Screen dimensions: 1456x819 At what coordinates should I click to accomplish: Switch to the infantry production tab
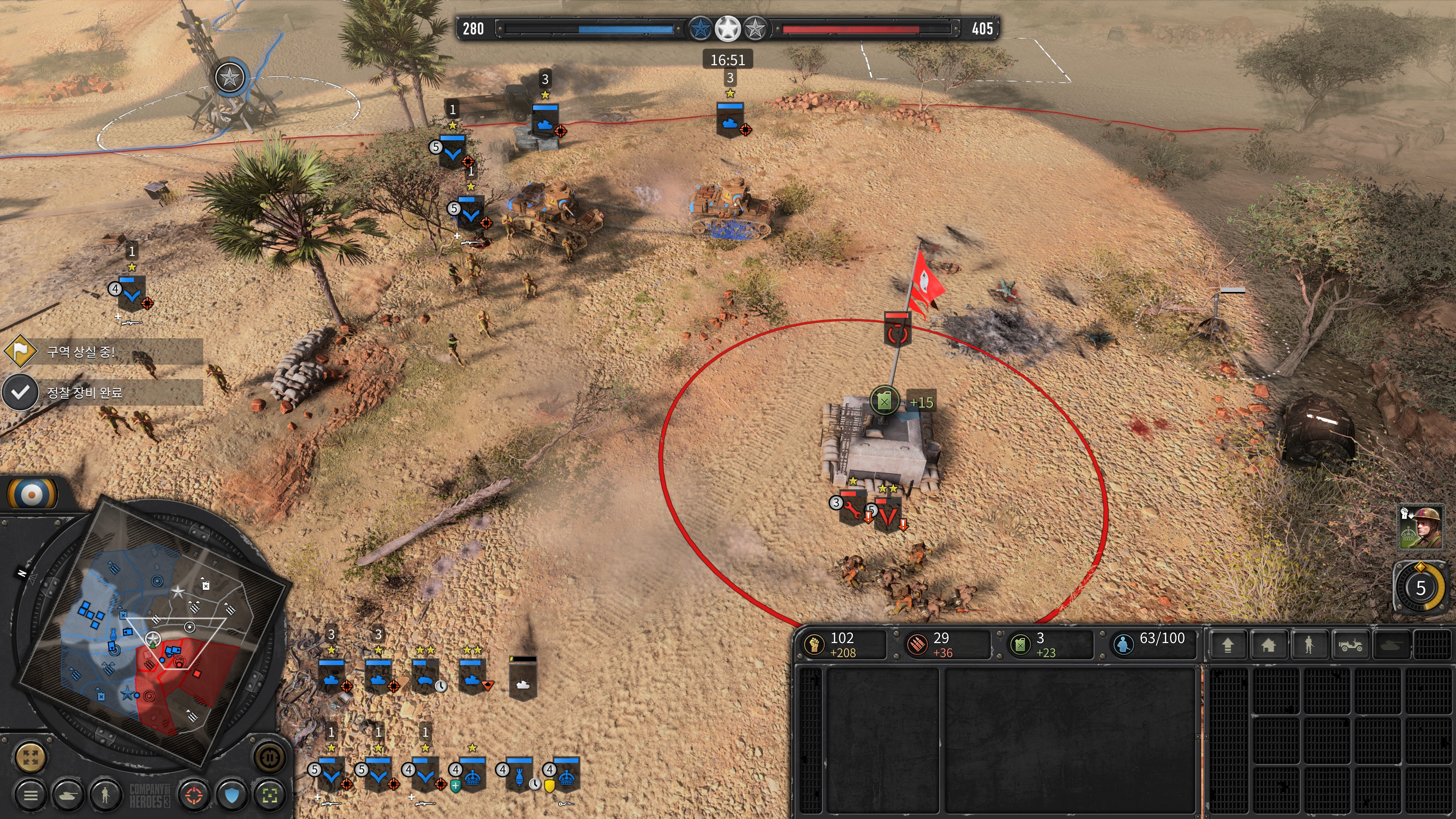coord(1309,645)
